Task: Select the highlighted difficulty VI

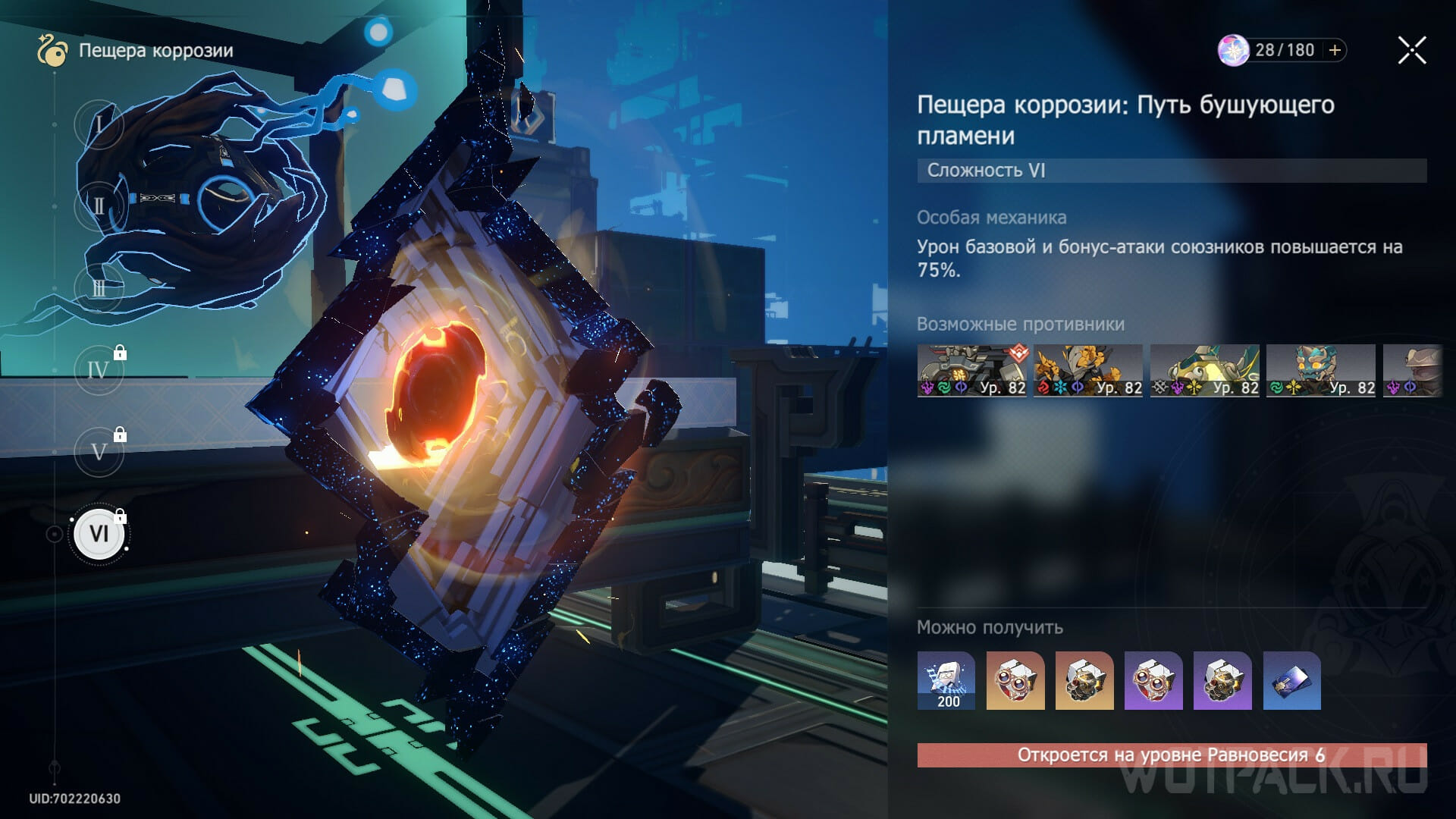Action: click(x=99, y=534)
